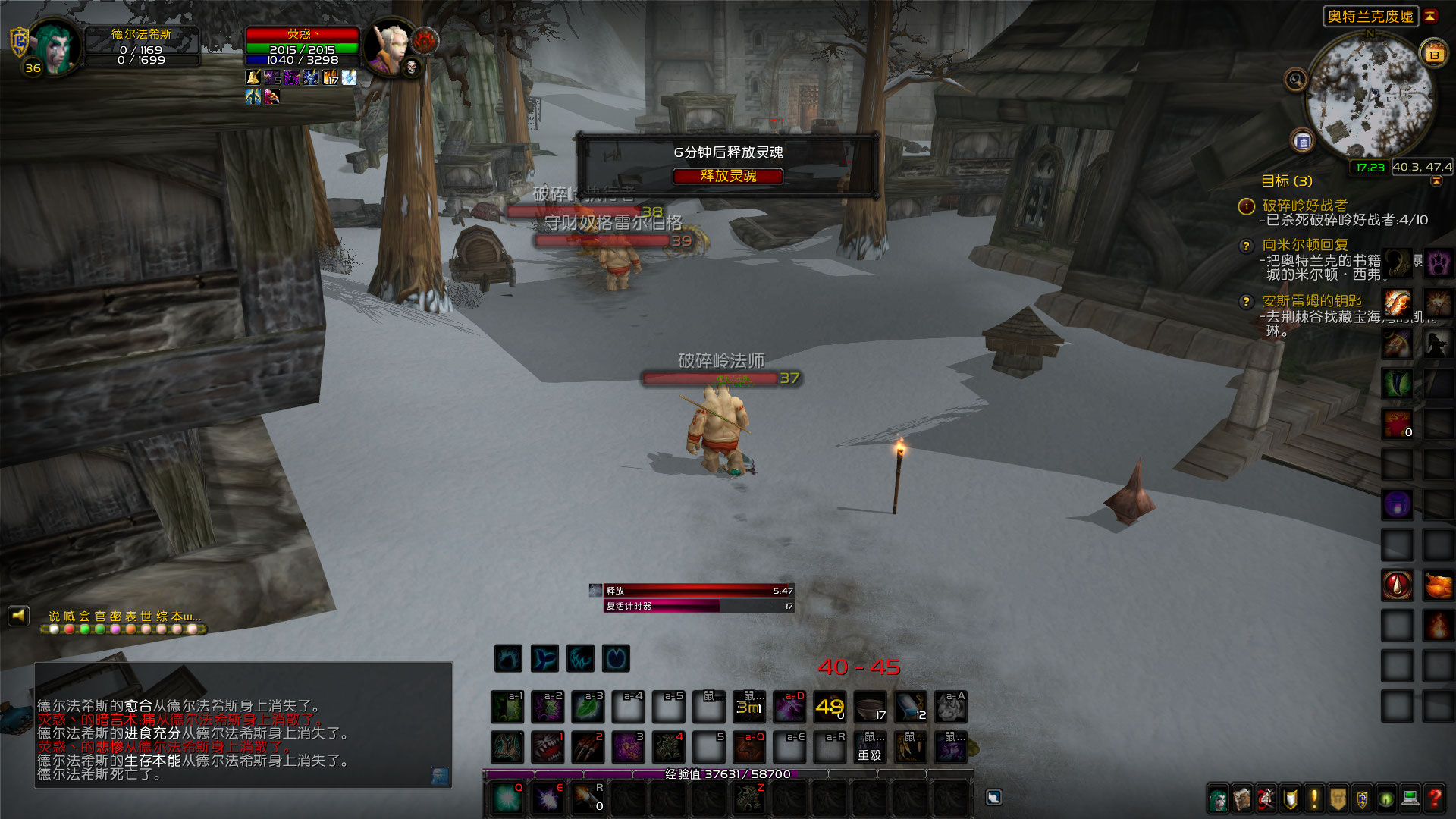Collapse the 目标 (3) quest tracker

coord(1436,180)
